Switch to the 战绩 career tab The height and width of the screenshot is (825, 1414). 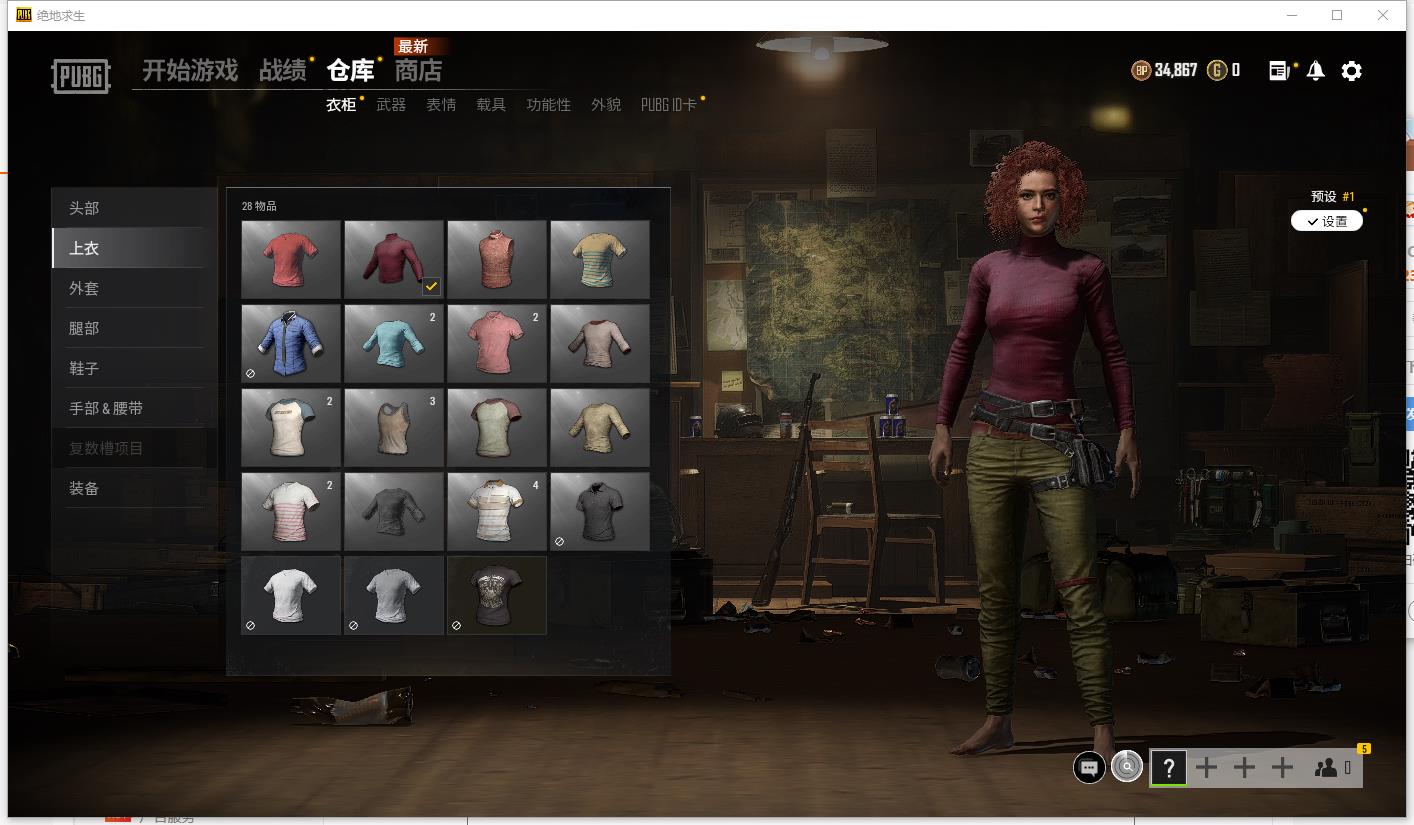point(283,71)
